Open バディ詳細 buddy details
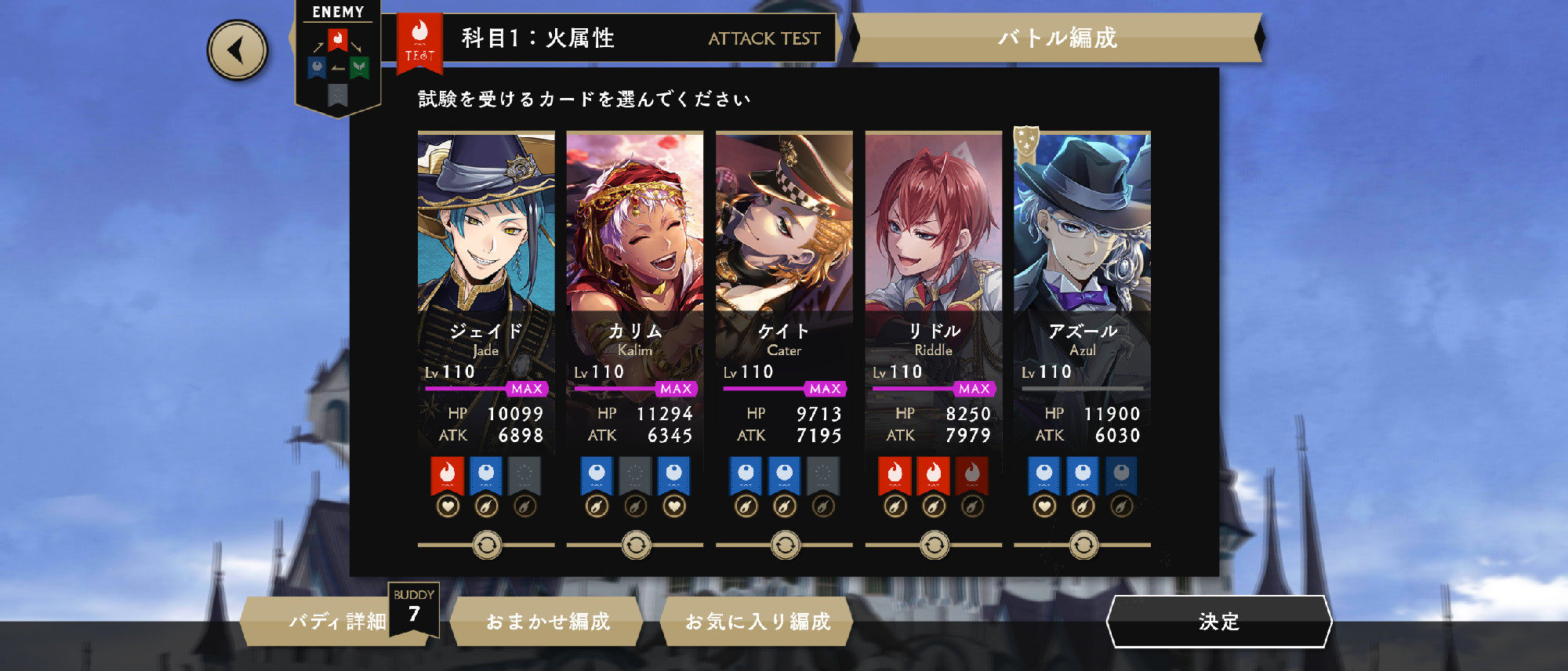Viewport: 1568px width, 671px height. [x=337, y=622]
